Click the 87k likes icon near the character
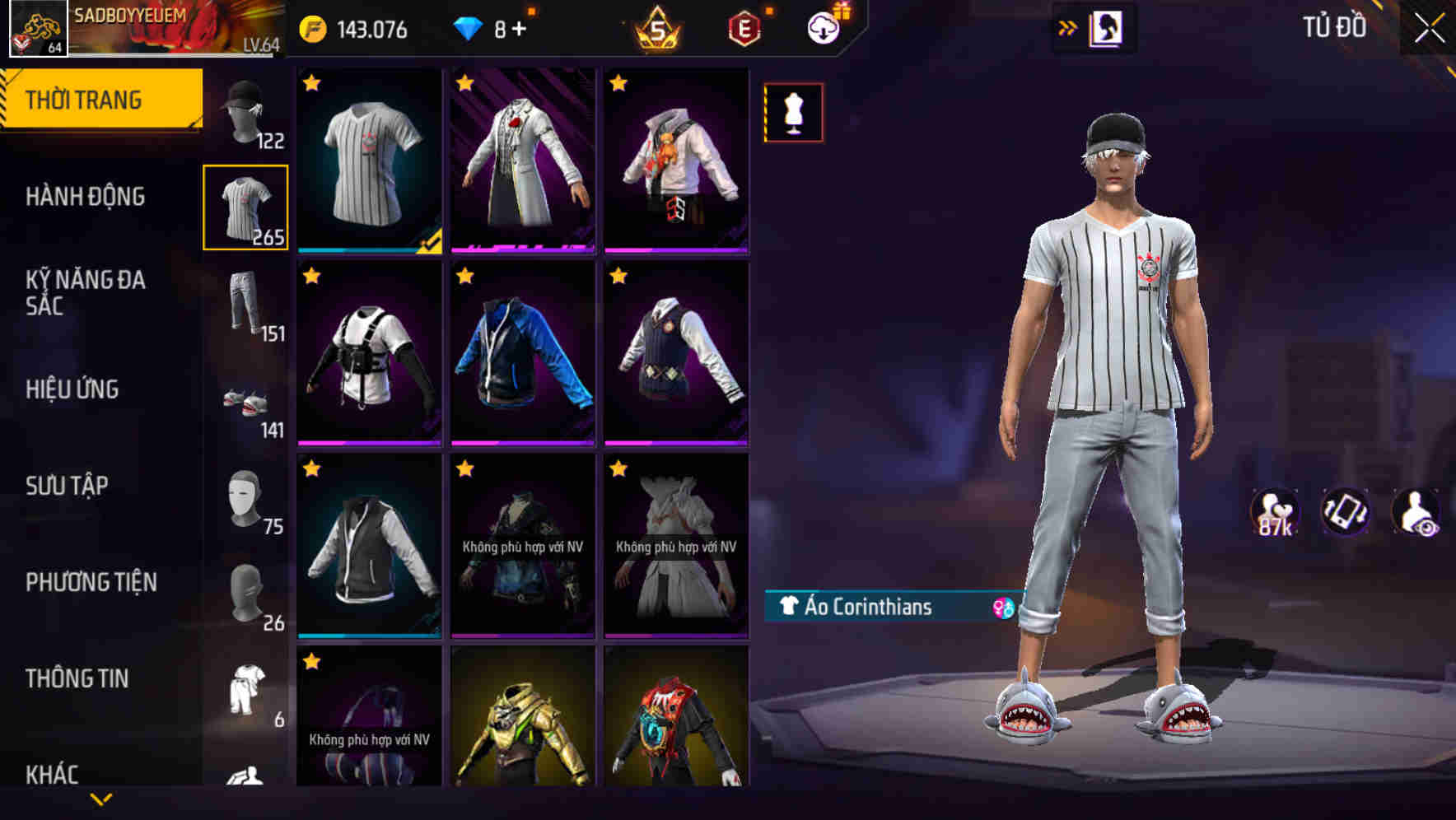 coord(1276,515)
